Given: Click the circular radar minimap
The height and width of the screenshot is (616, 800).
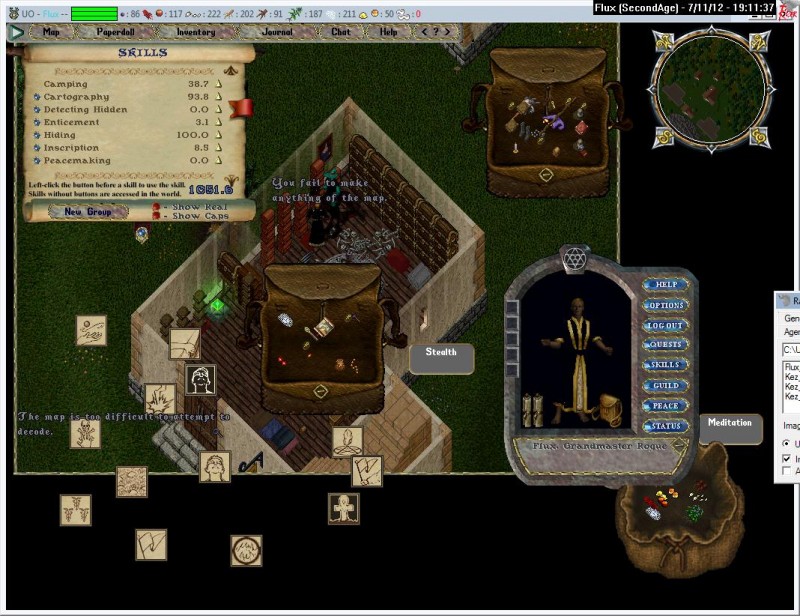Looking at the screenshot, I should [x=709, y=87].
